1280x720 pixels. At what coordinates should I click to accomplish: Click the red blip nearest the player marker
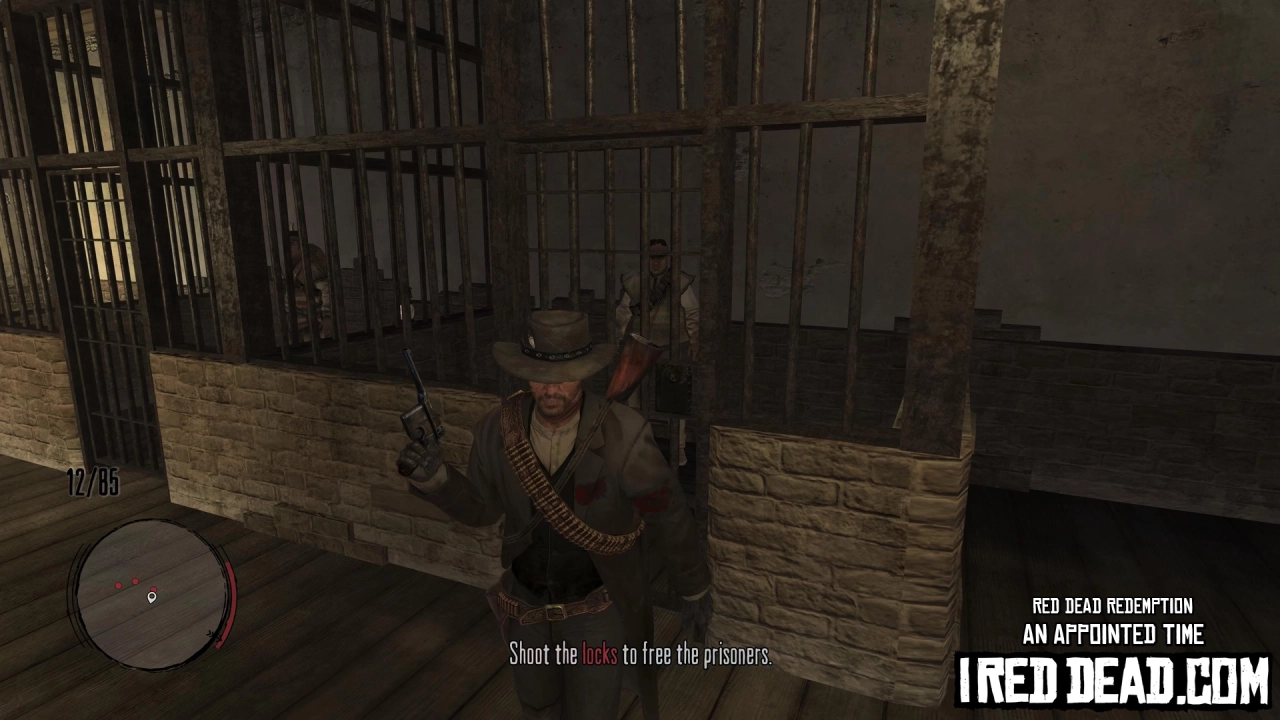point(154,588)
